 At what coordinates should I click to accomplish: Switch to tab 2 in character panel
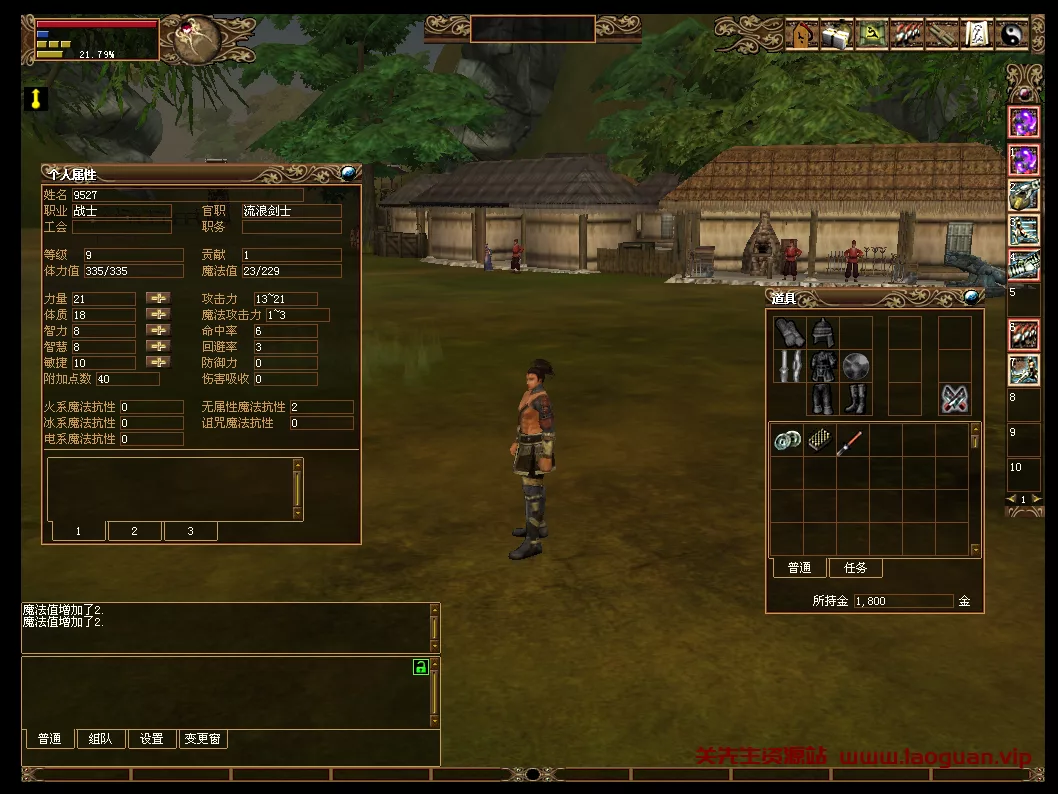(134, 531)
